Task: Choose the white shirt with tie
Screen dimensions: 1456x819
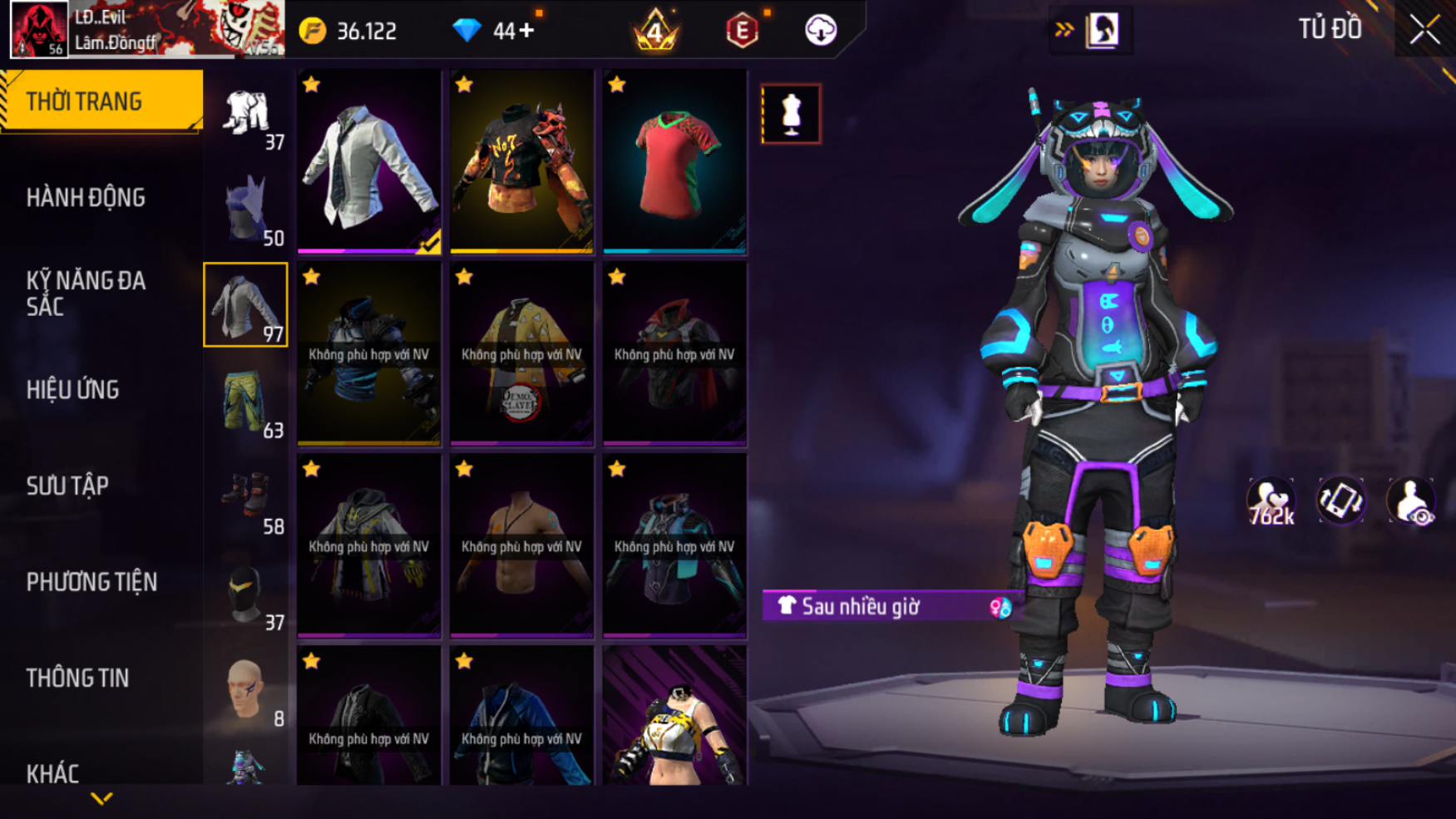Action: click(369, 162)
